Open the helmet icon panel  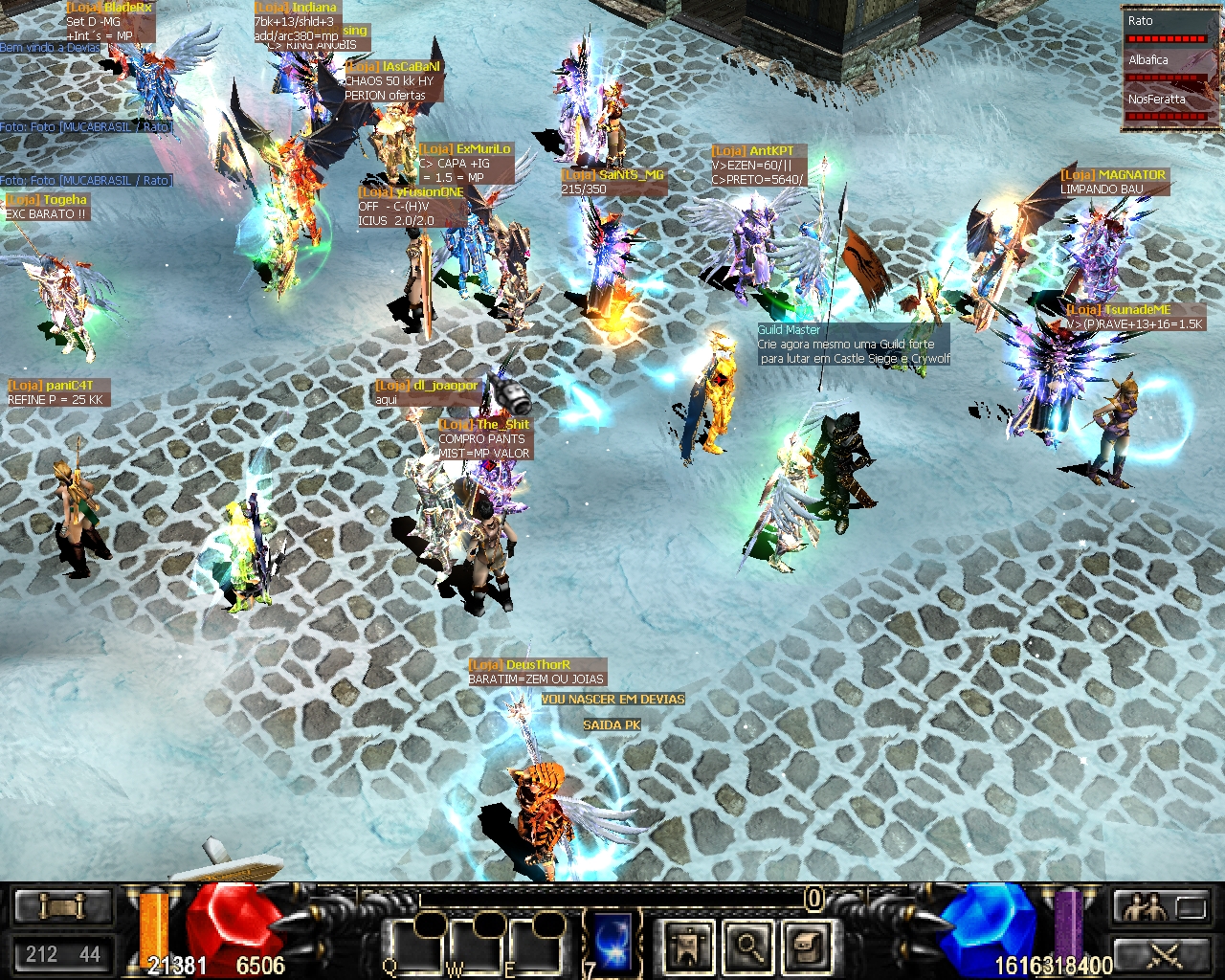pyautogui.click(x=808, y=947)
